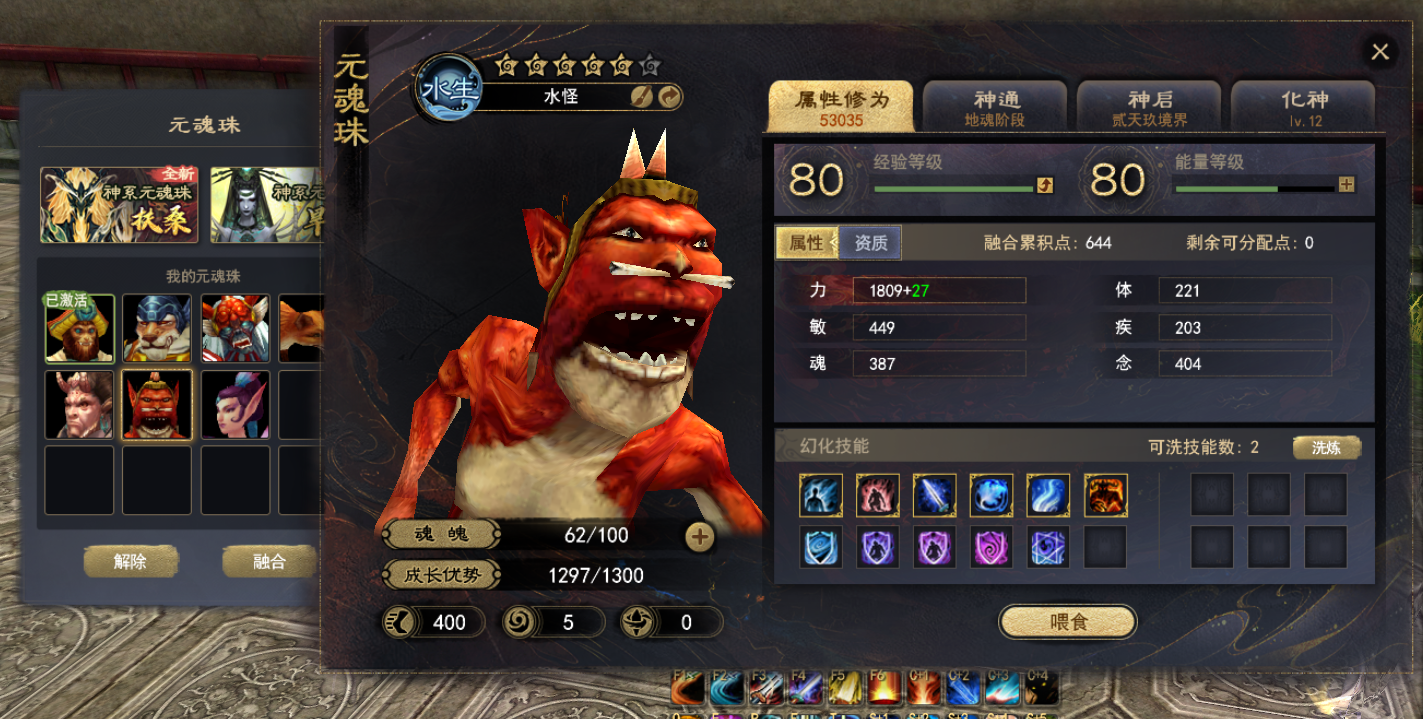
Task: Show the 属性修为 tab
Action: [x=840, y=107]
